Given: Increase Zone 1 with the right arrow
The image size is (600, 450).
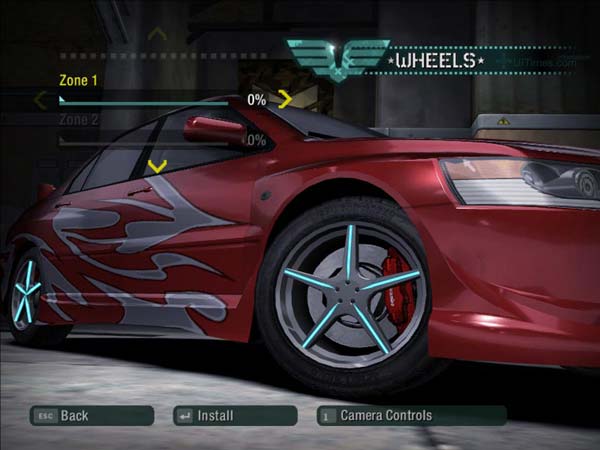Looking at the screenshot, I should point(285,99).
